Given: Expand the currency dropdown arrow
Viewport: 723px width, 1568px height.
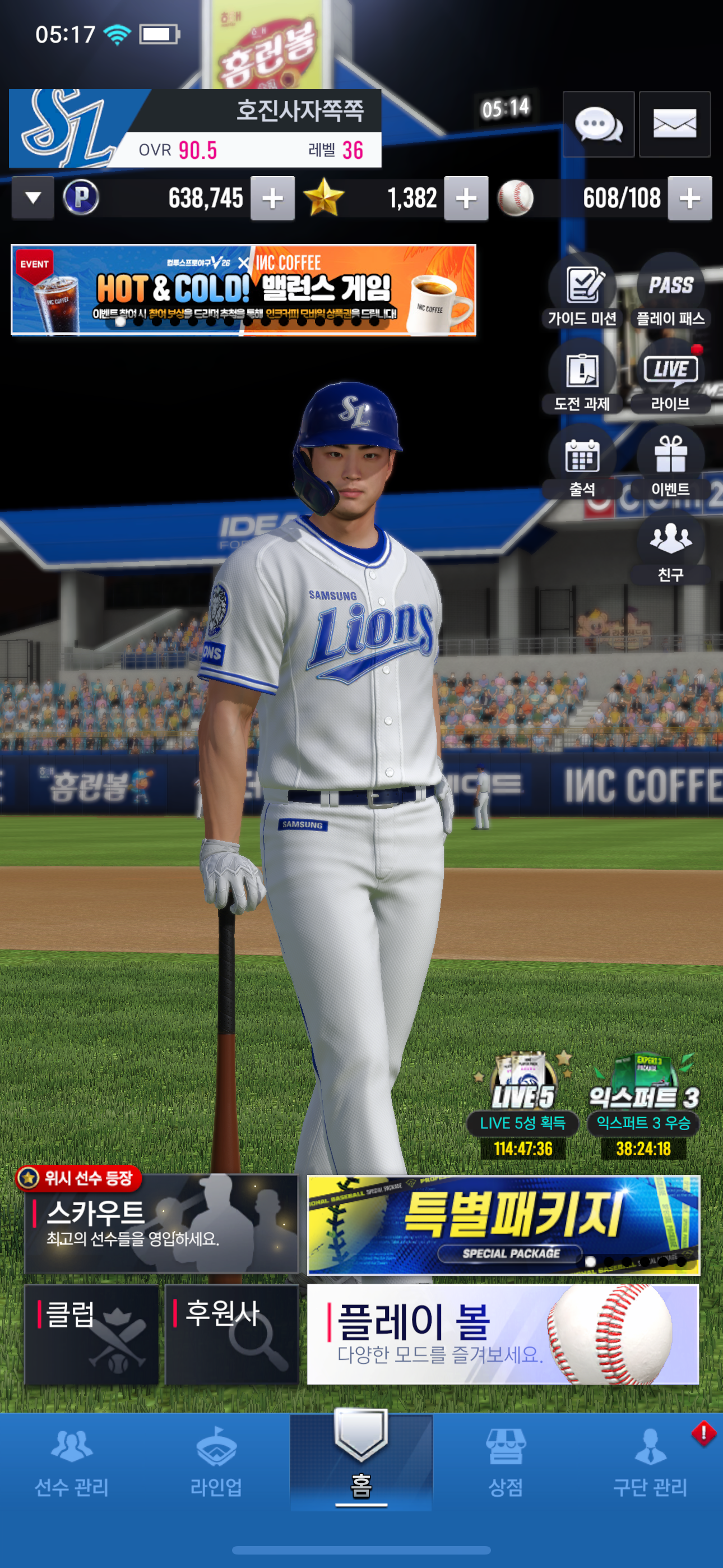Looking at the screenshot, I should click(x=33, y=198).
